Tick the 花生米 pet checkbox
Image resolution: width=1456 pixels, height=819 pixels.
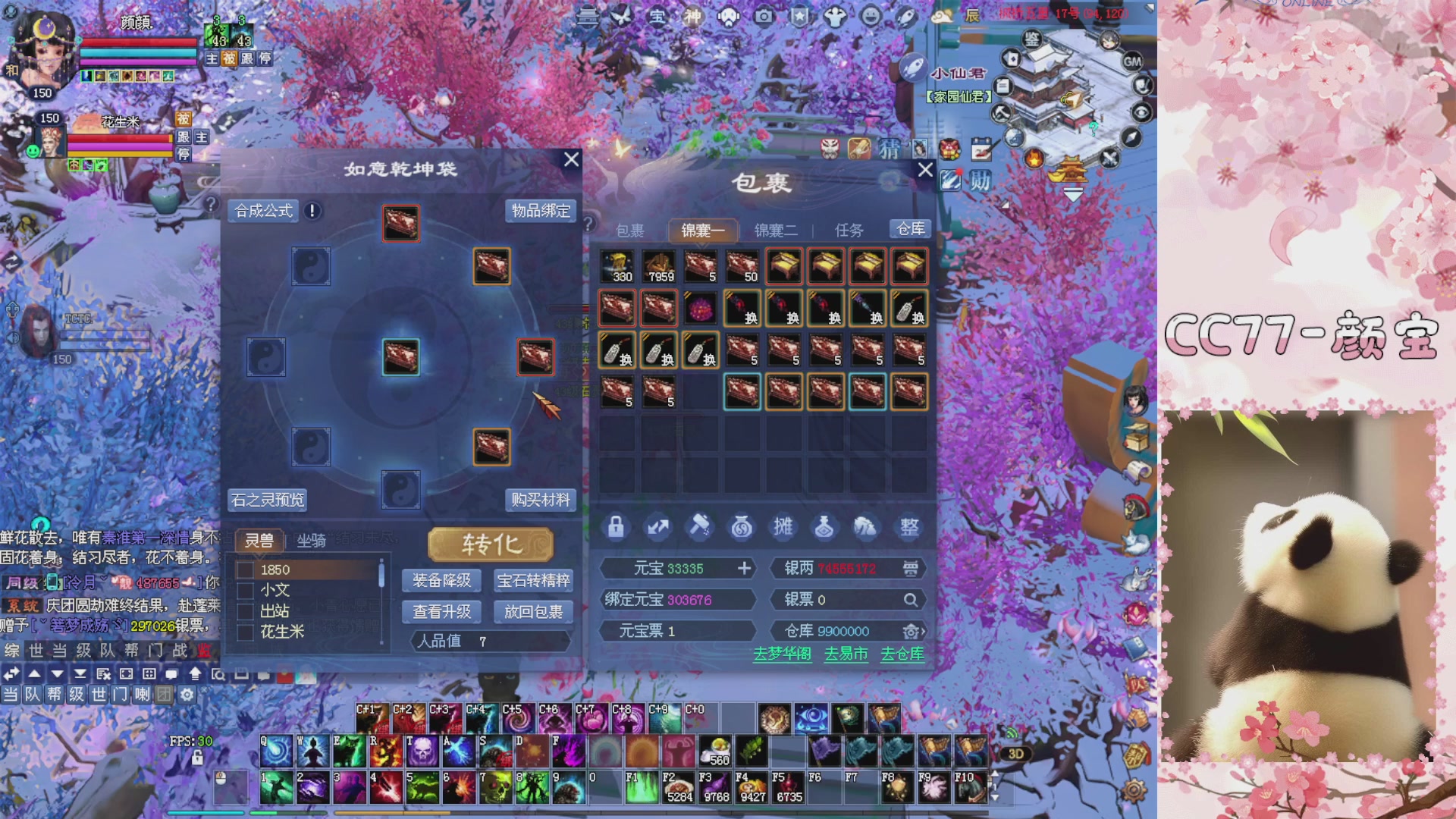(x=246, y=632)
